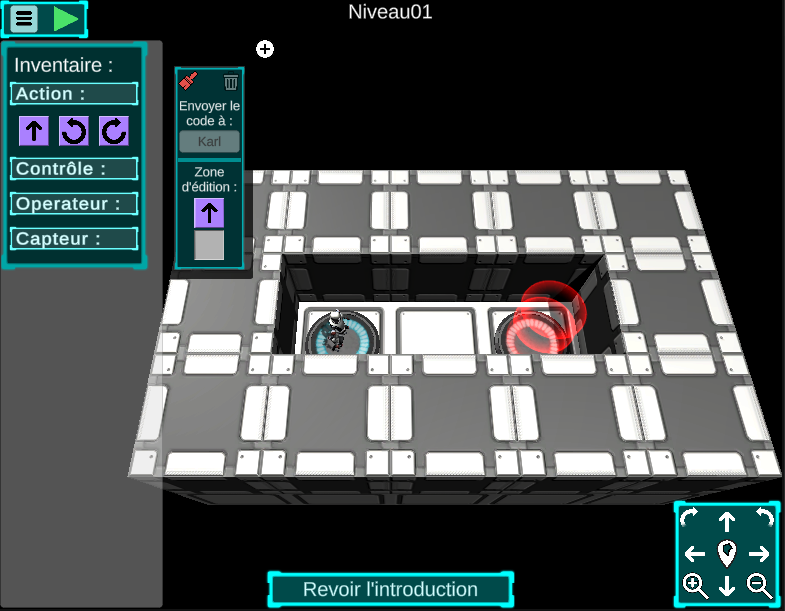Show the Capteur category
Image resolution: width=785 pixels, height=611 pixels.
pyautogui.click(x=74, y=239)
